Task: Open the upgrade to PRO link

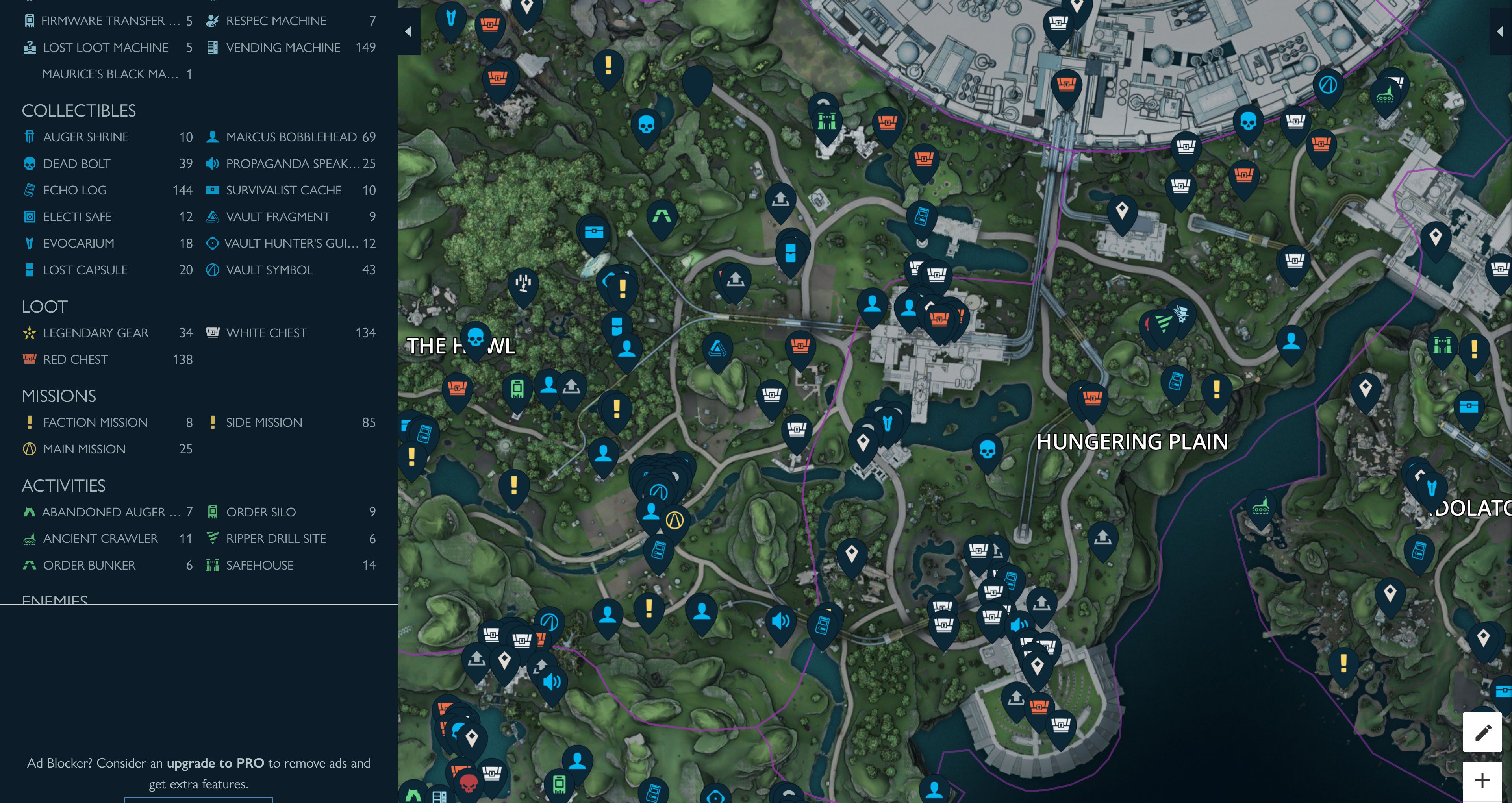Action: pos(215,763)
